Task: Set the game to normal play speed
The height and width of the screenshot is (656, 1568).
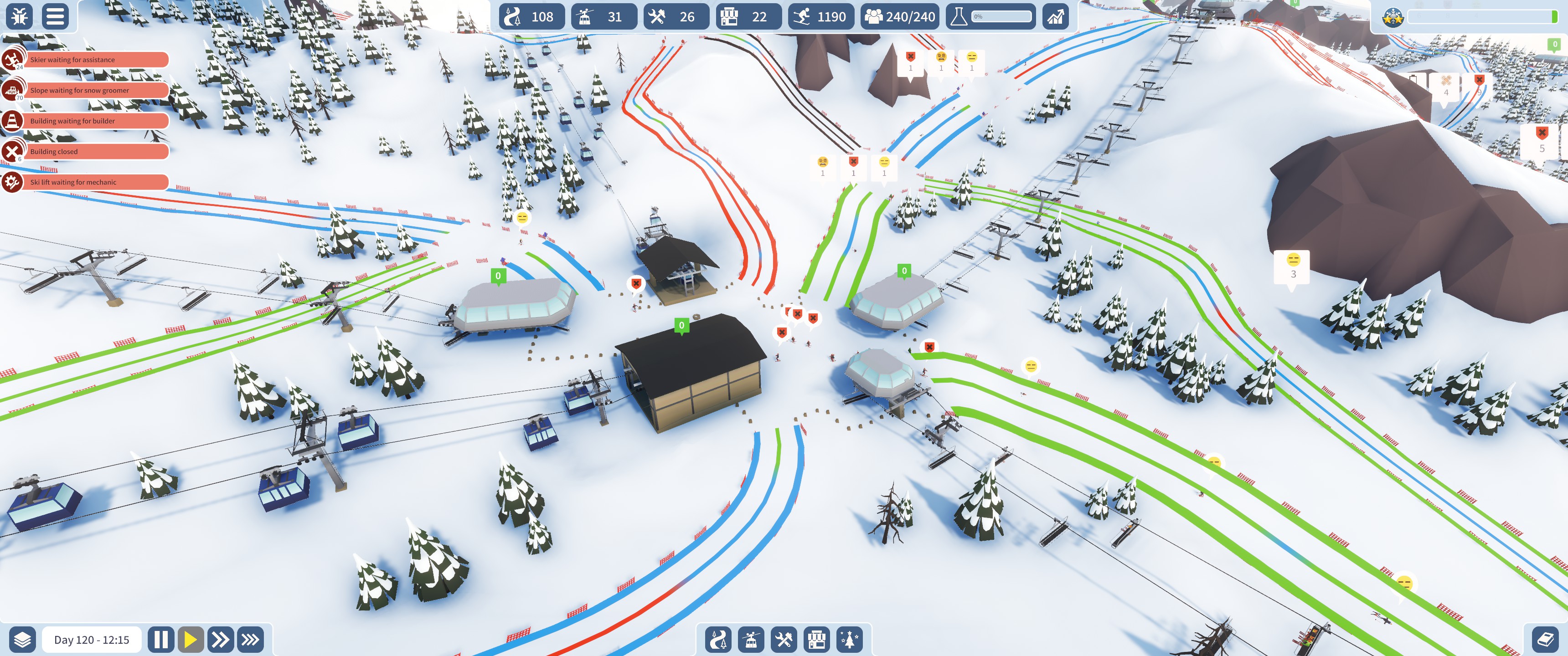Action: click(x=191, y=640)
